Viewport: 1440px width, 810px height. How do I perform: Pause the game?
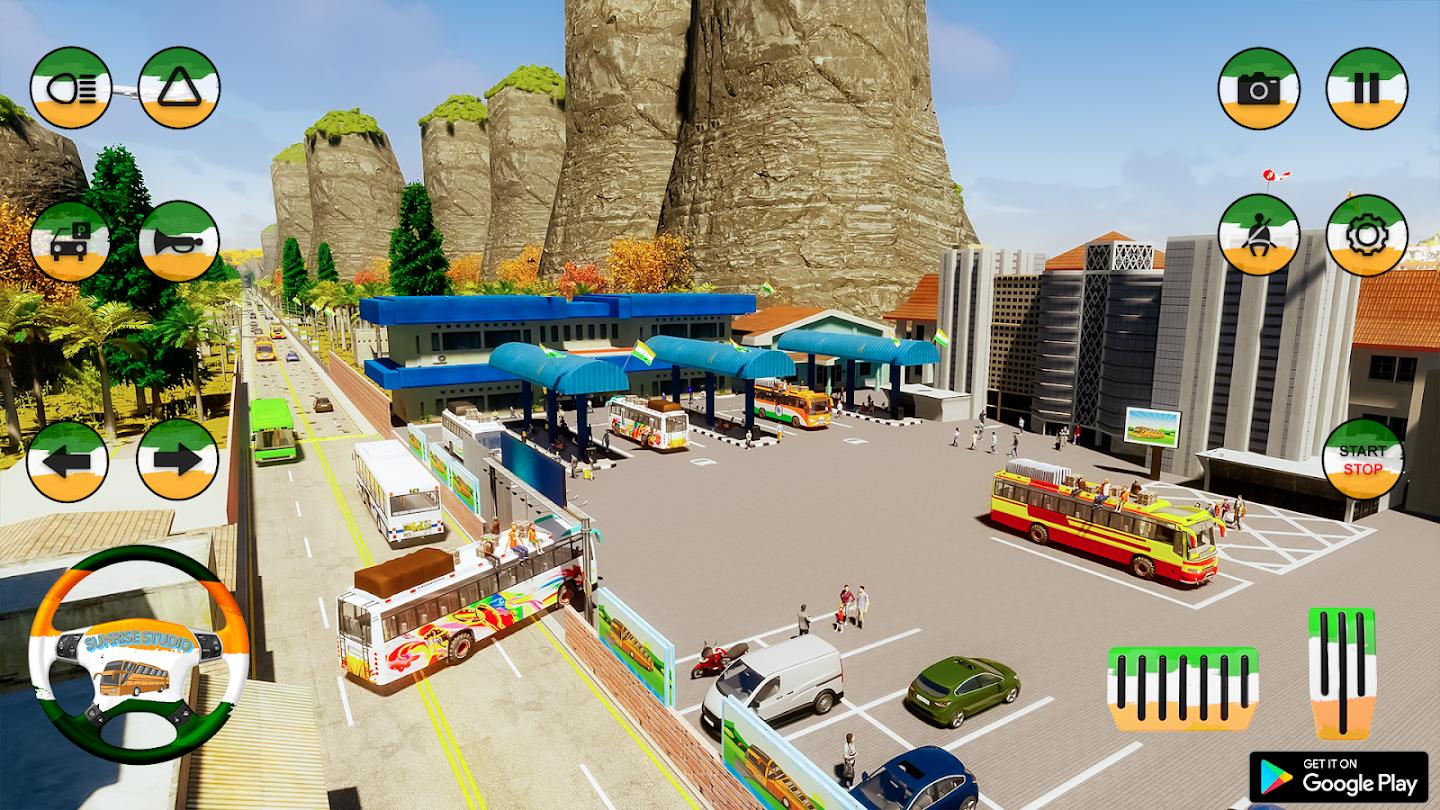click(1366, 88)
